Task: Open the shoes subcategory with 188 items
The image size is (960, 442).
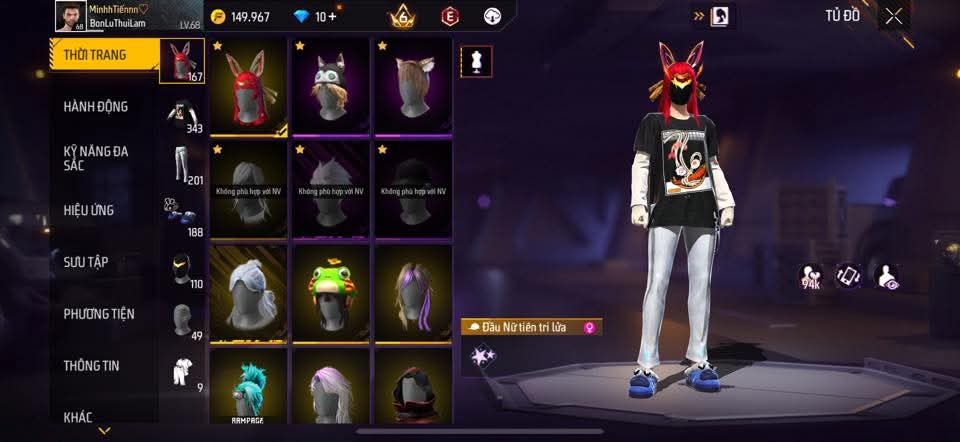Action: (181, 217)
